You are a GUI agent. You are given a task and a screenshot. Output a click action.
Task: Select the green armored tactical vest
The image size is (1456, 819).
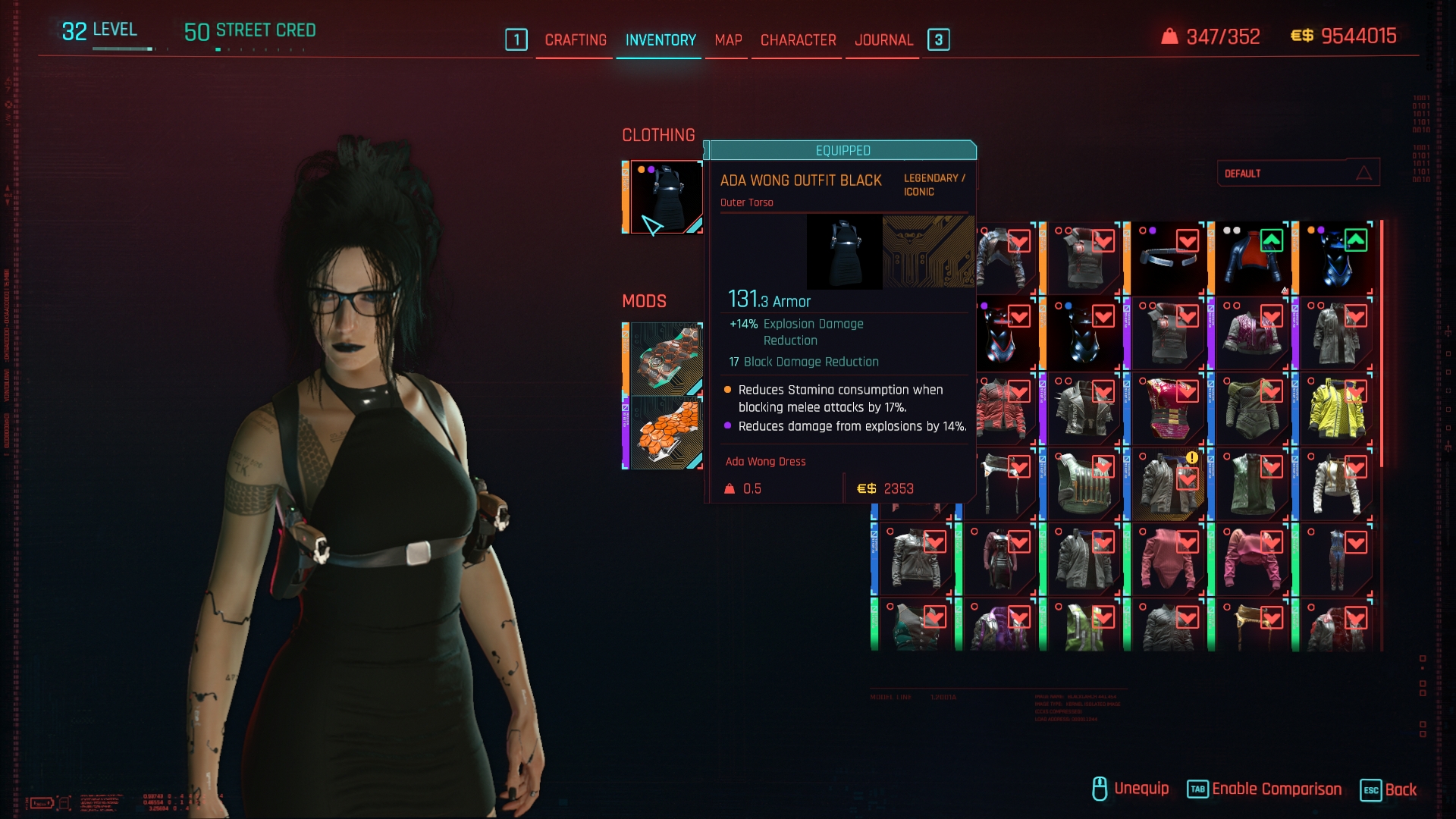pyautogui.click(x=1083, y=485)
